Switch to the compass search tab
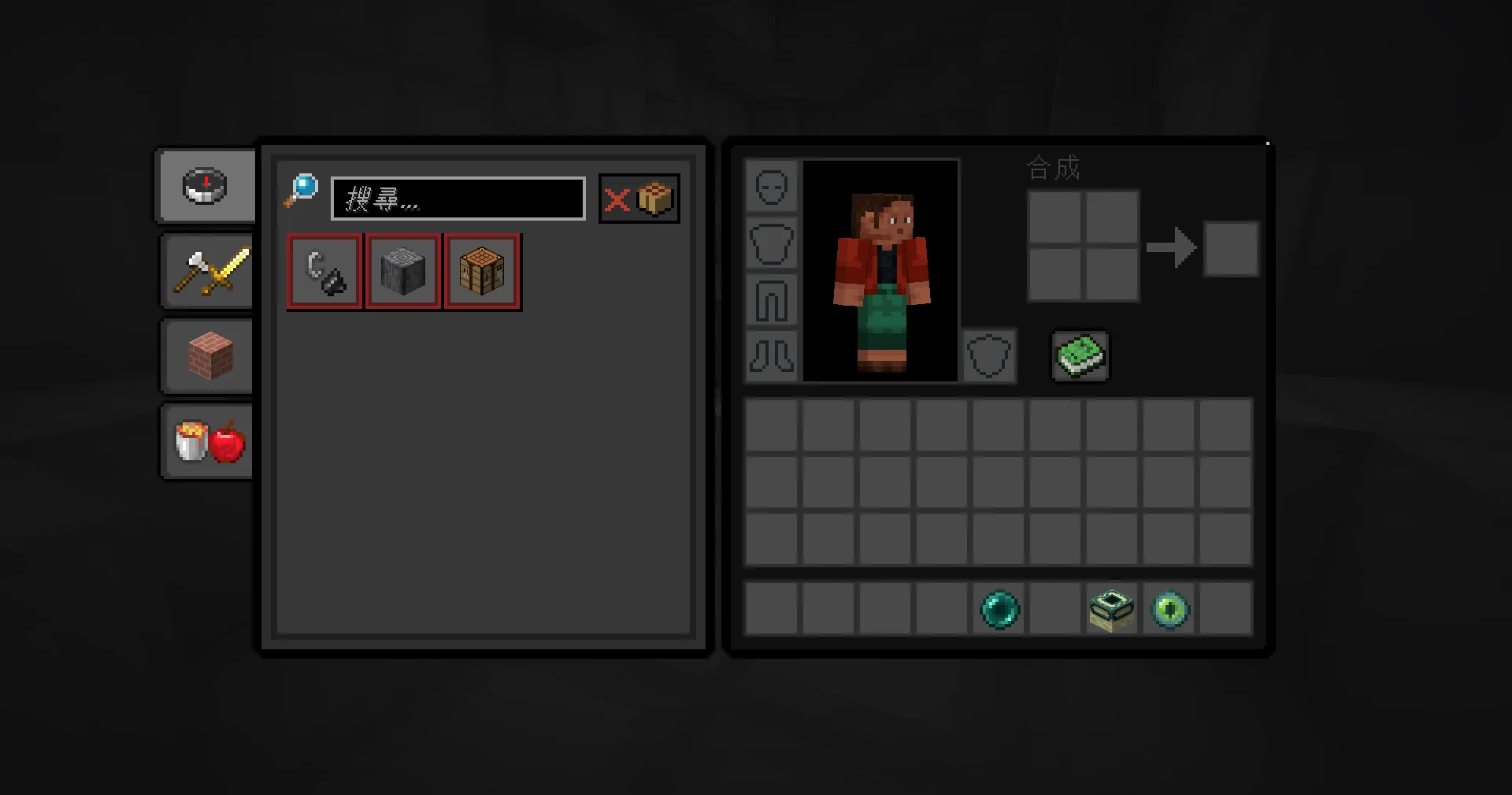This screenshot has height=795, width=1512. (x=206, y=187)
